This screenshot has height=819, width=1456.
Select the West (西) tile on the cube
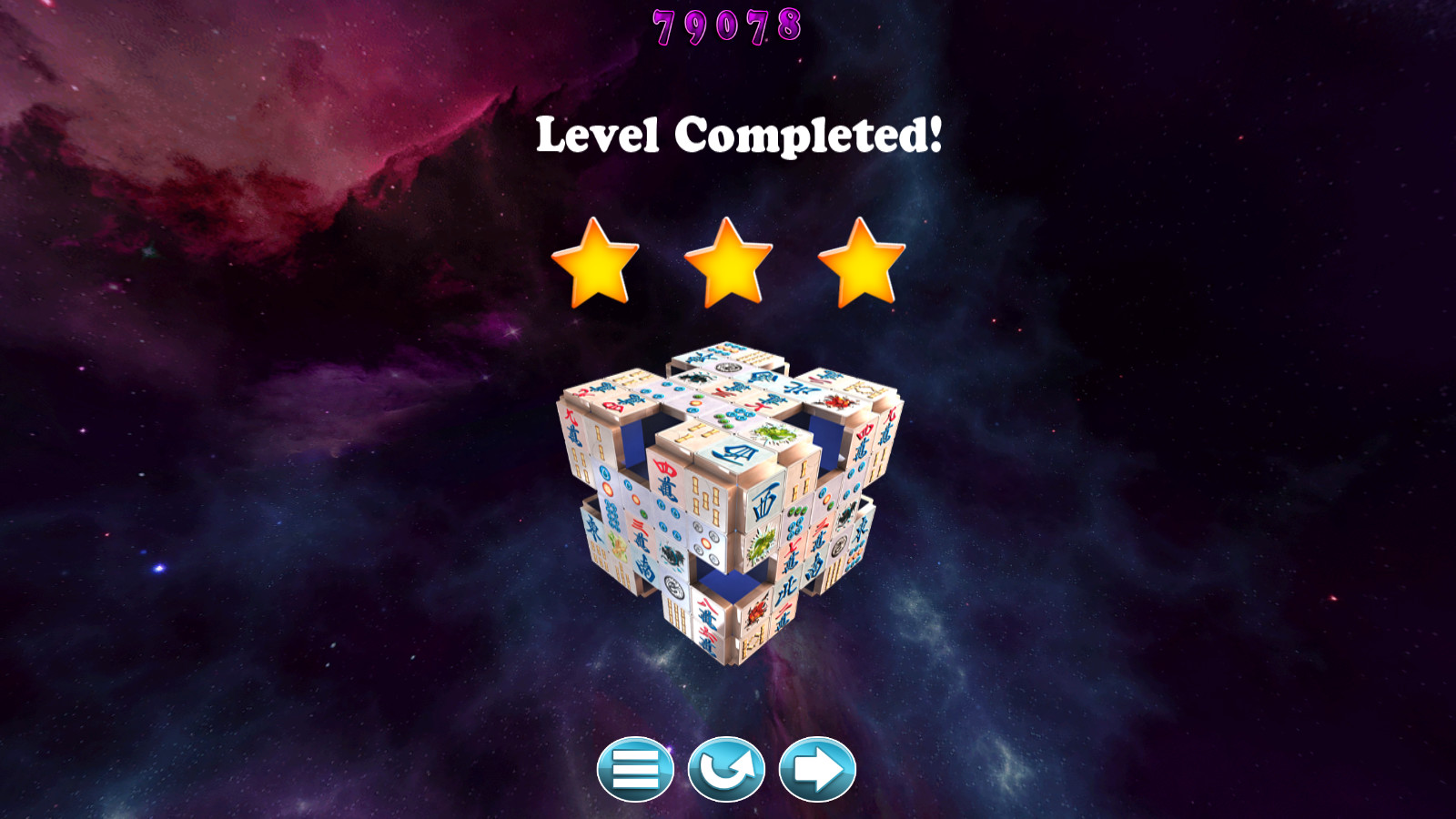coord(763,500)
